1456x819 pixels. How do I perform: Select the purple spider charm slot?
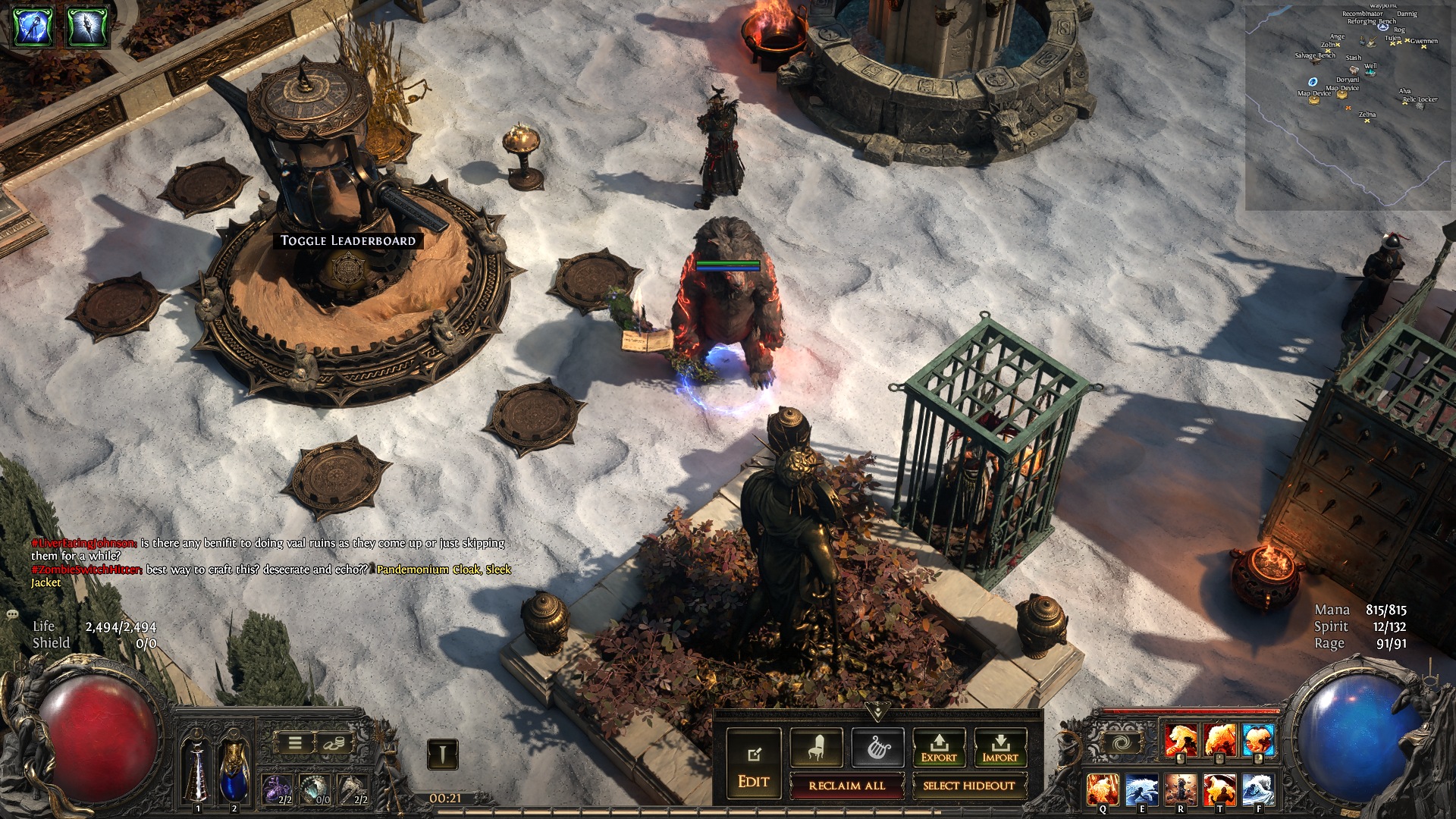point(277,789)
